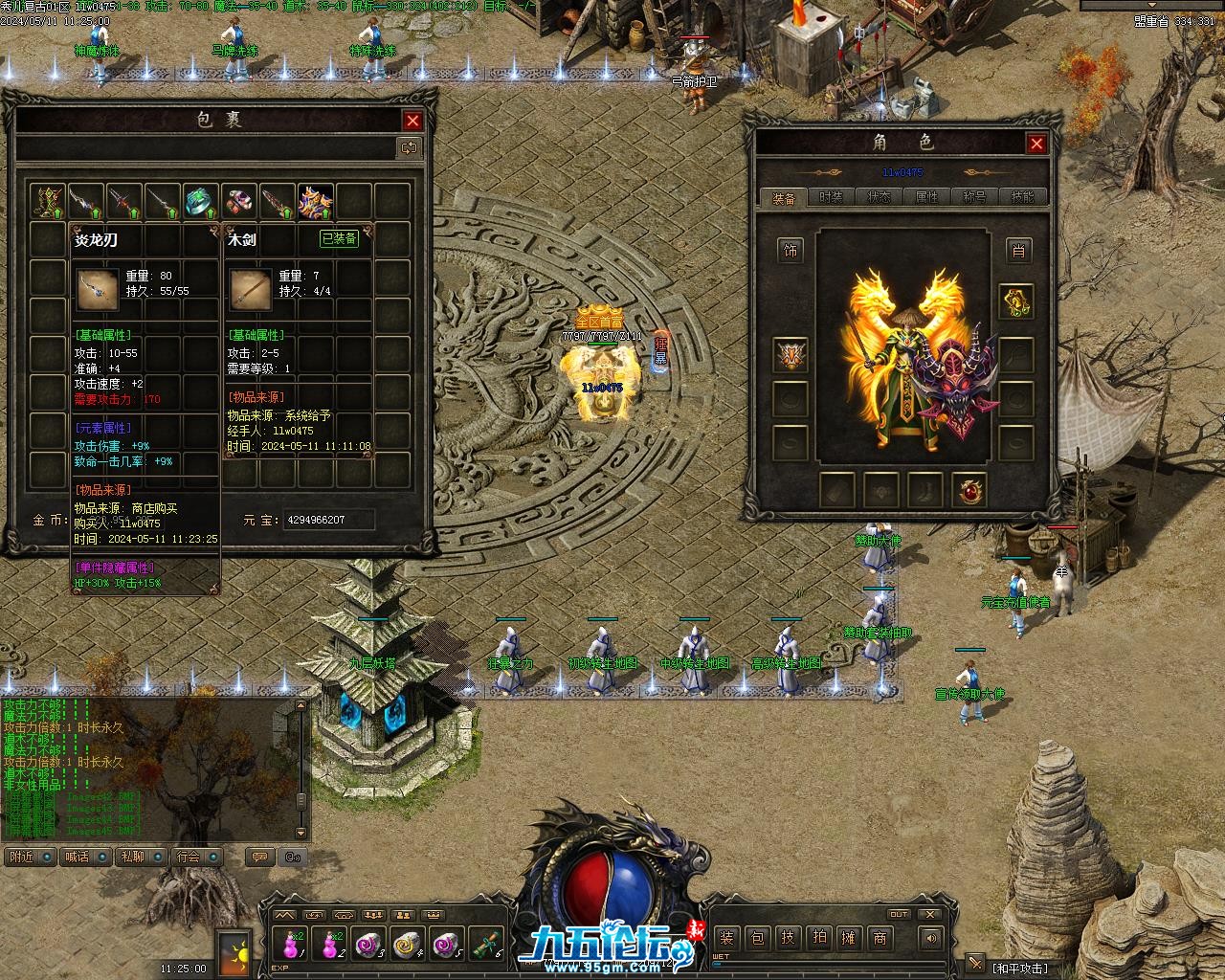Close the 包裹 bag window
Image resolution: width=1225 pixels, height=980 pixels.
pyautogui.click(x=412, y=121)
